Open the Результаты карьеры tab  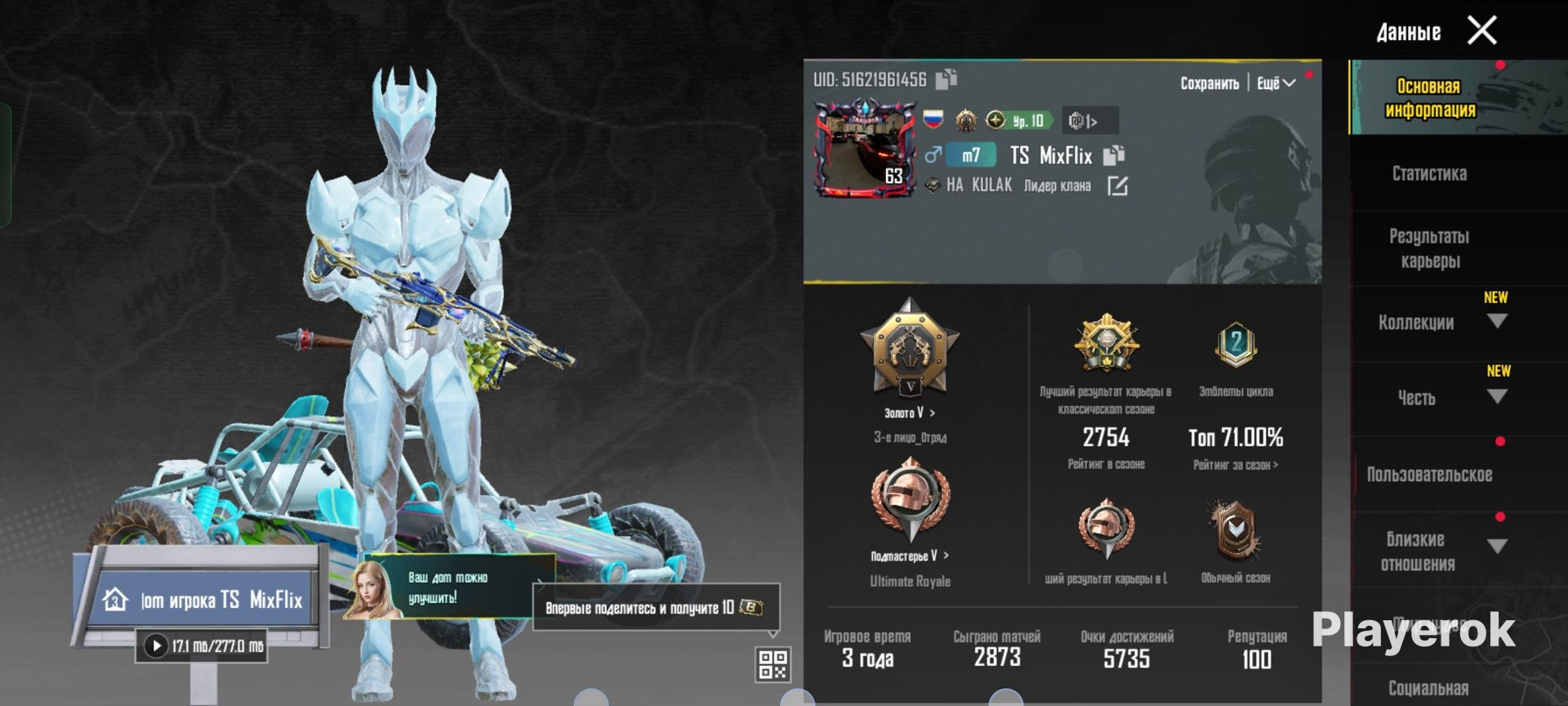click(1429, 248)
